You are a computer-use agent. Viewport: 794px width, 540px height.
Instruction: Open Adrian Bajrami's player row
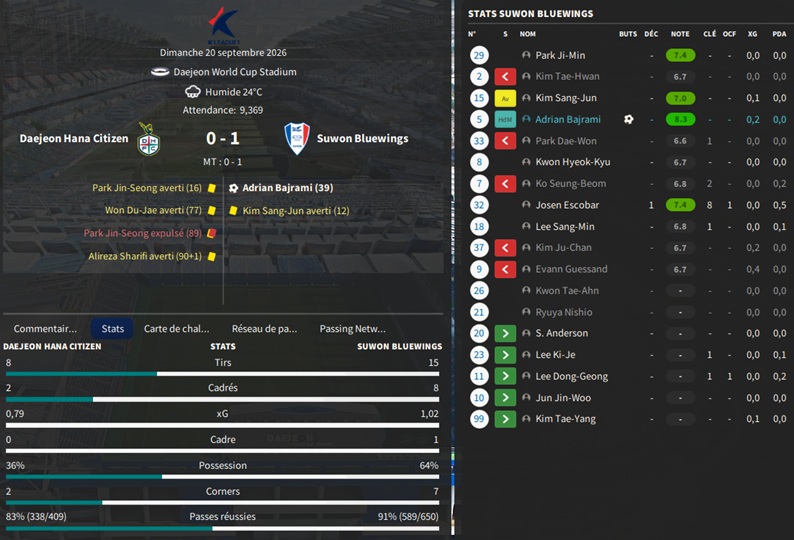tap(568, 120)
